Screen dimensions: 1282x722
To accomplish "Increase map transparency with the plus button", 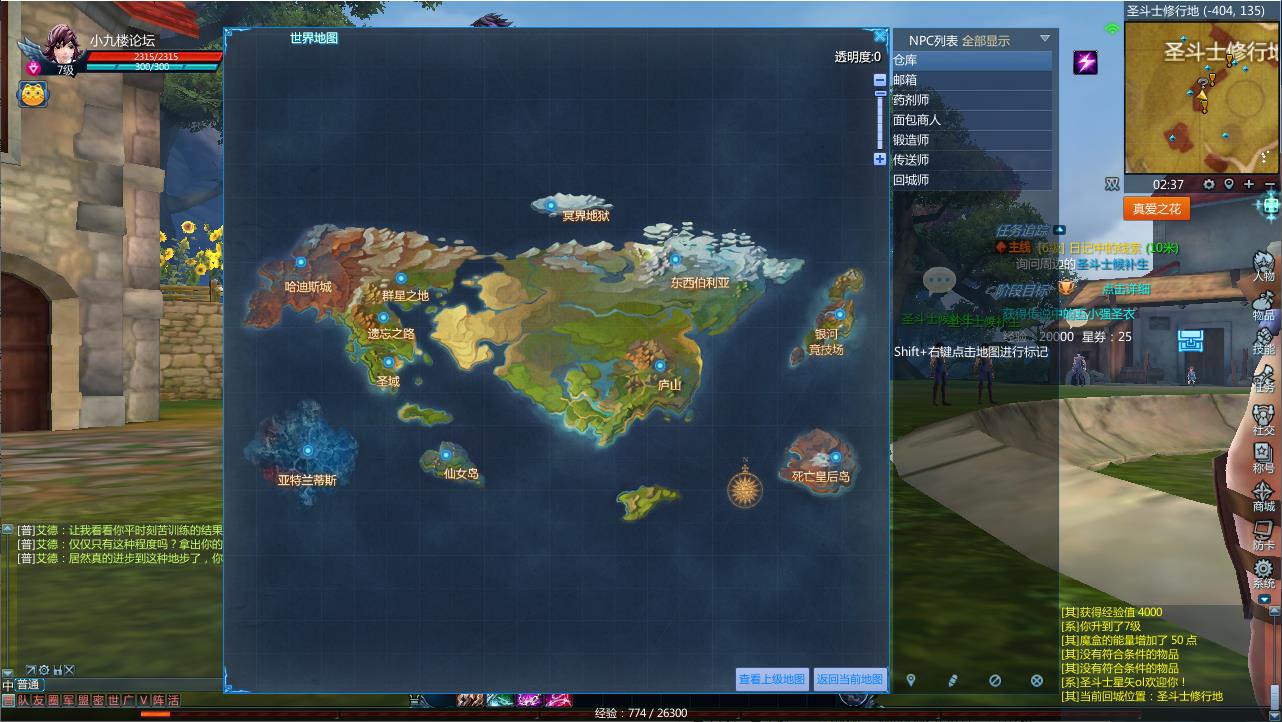I will [x=880, y=159].
